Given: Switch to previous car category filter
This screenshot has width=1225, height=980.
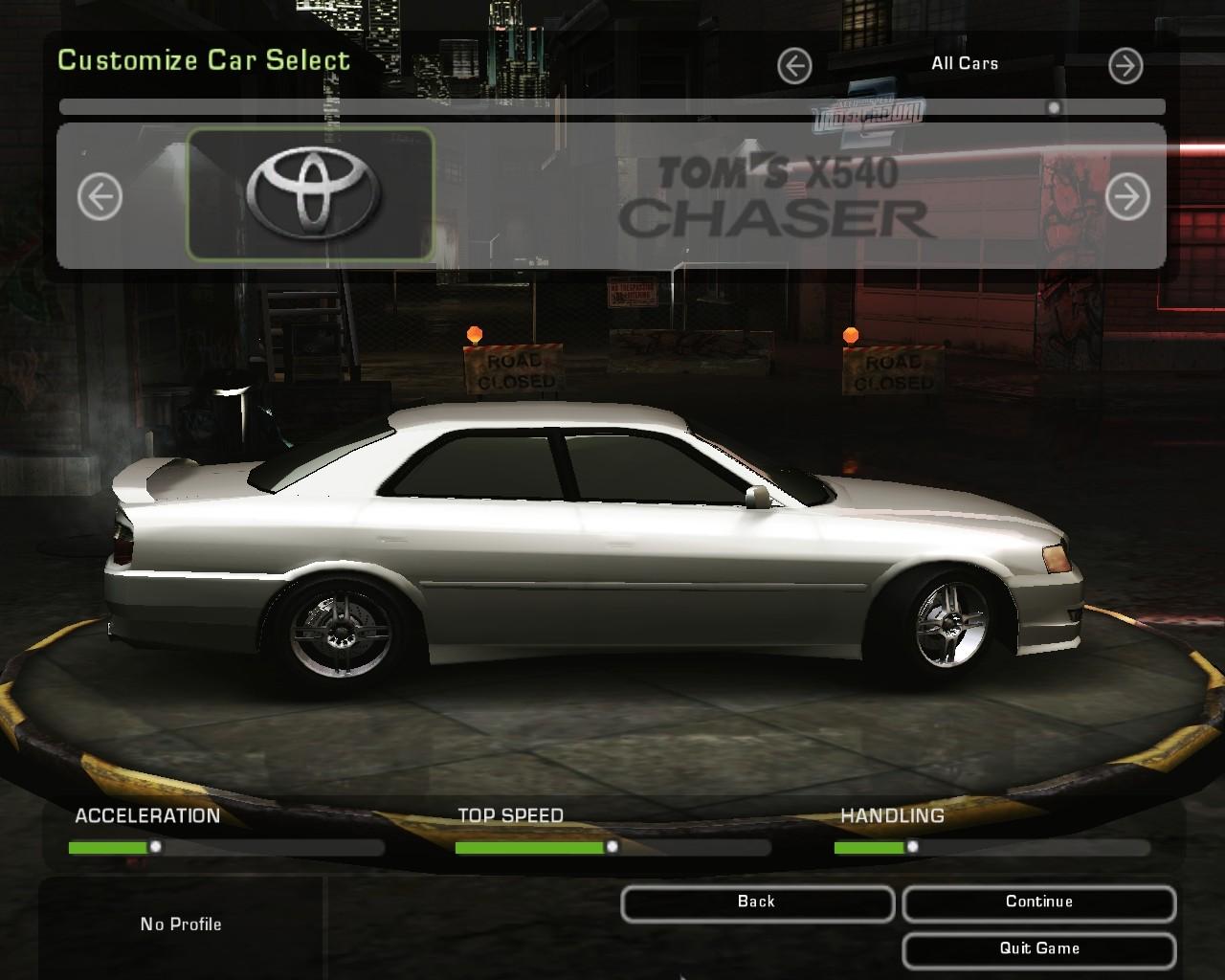Looking at the screenshot, I should (794, 66).
